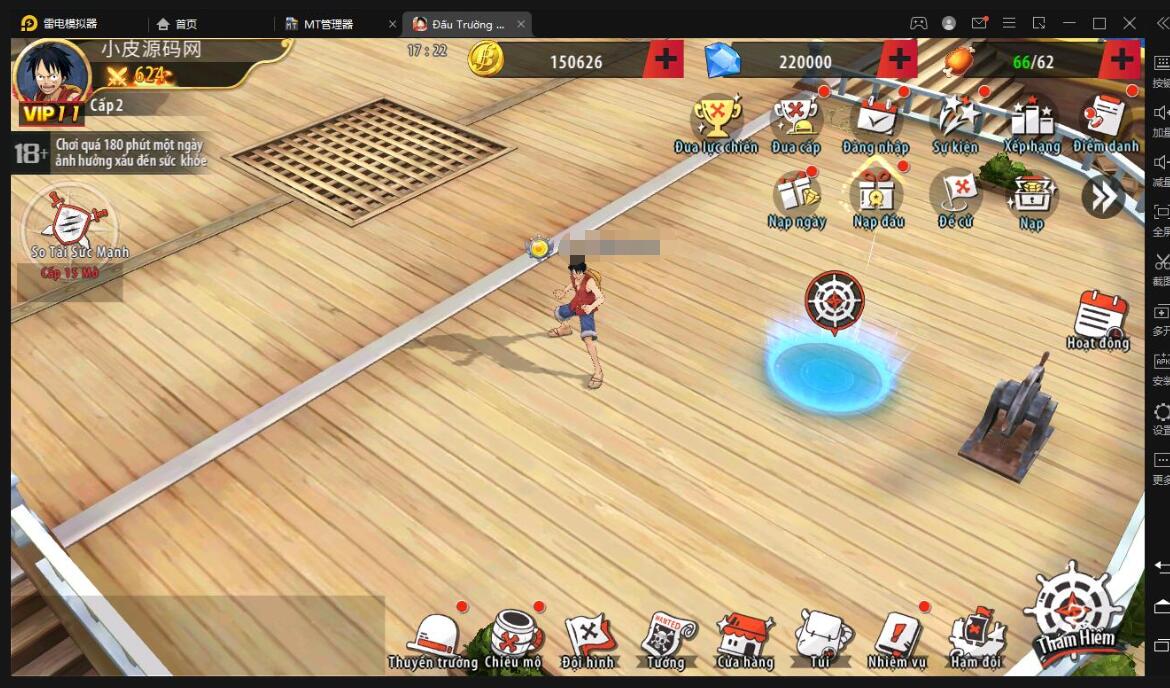
Task: Open the Hoạt động activity calendar
Action: tap(1099, 318)
